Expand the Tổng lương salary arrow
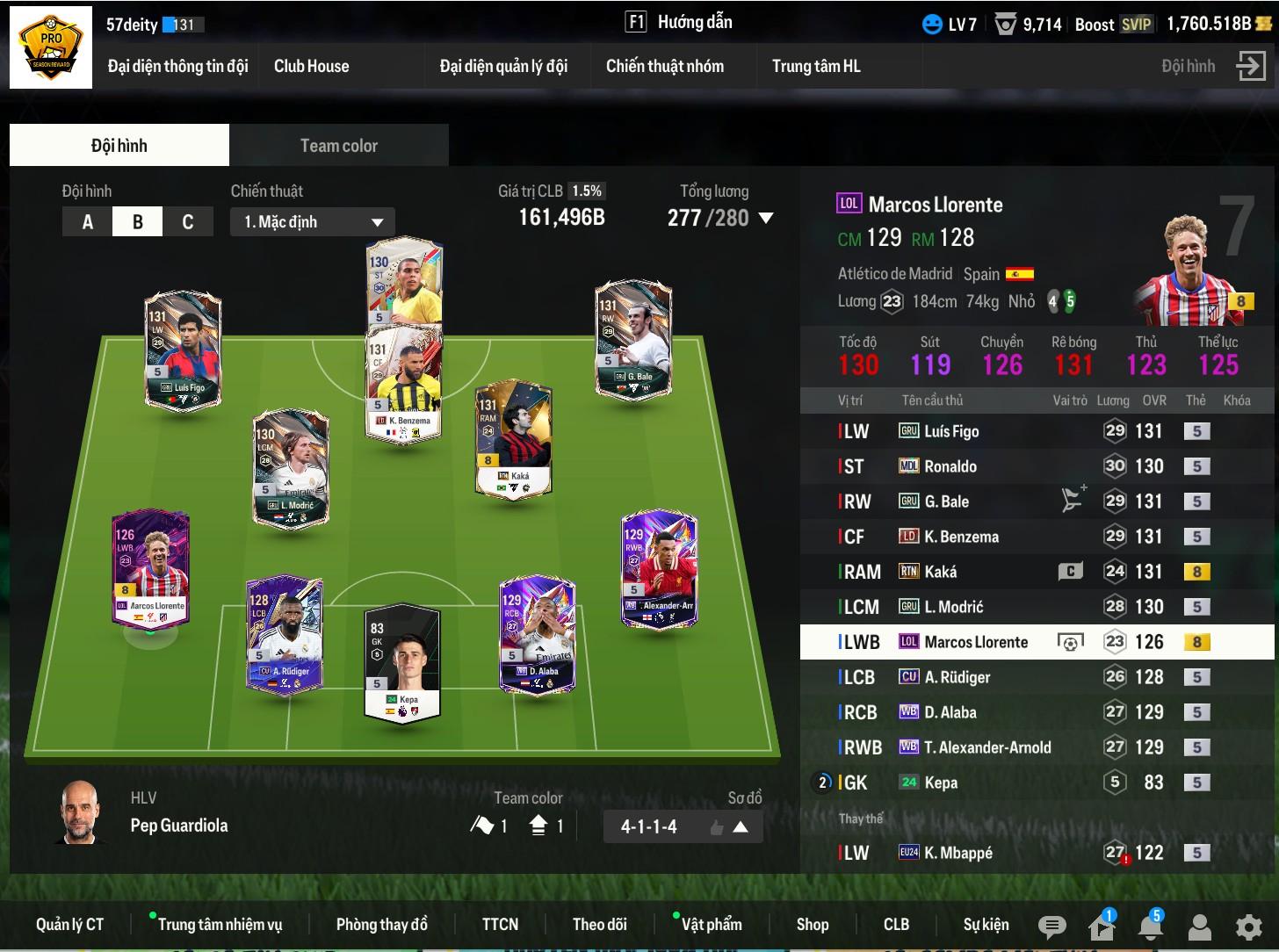Viewport: 1279px width, 952px height. 766,218
